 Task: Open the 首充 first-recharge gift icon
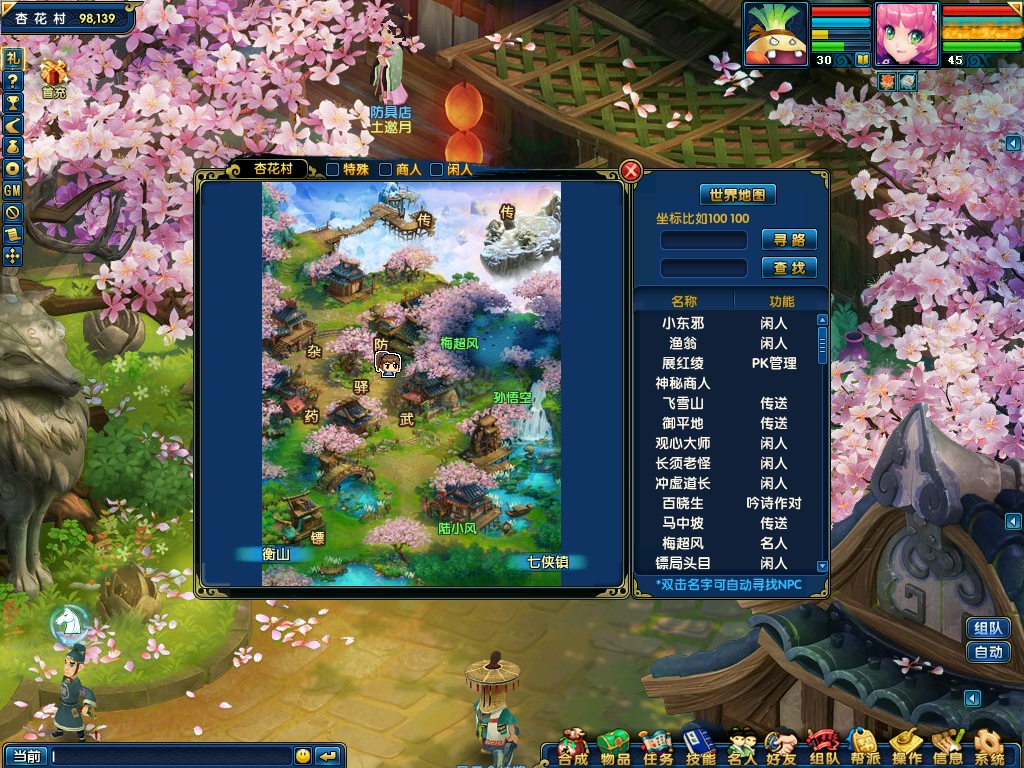pyautogui.click(x=53, y=78)
